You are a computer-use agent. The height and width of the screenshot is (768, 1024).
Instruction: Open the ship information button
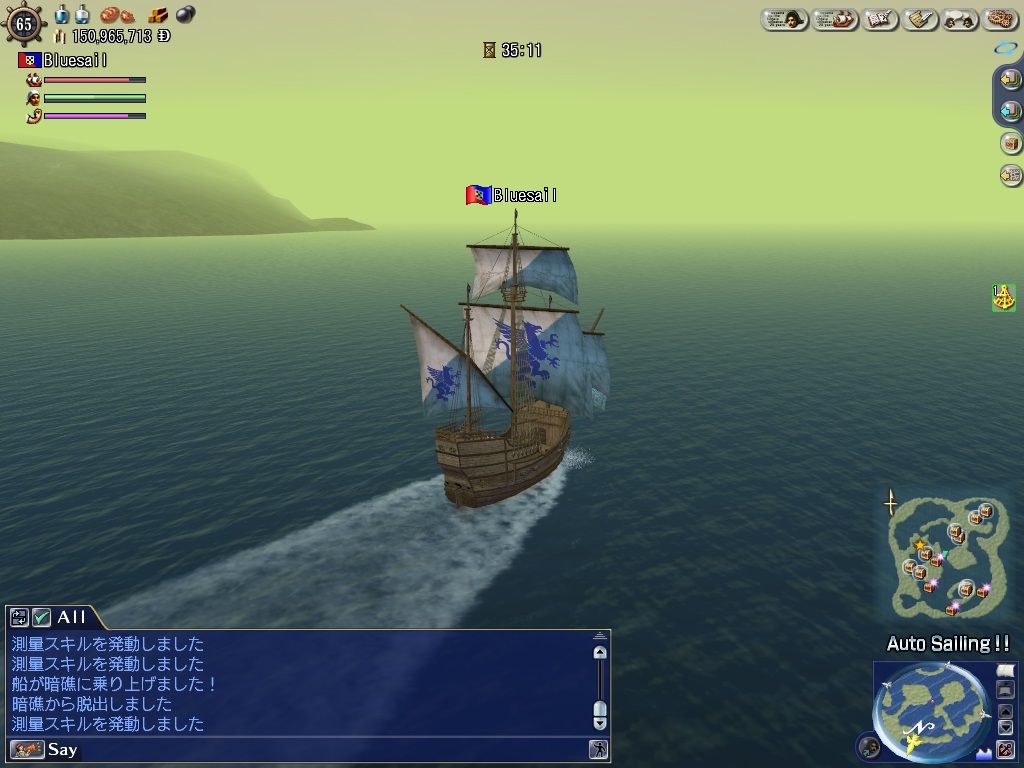[x=834, y=19]
